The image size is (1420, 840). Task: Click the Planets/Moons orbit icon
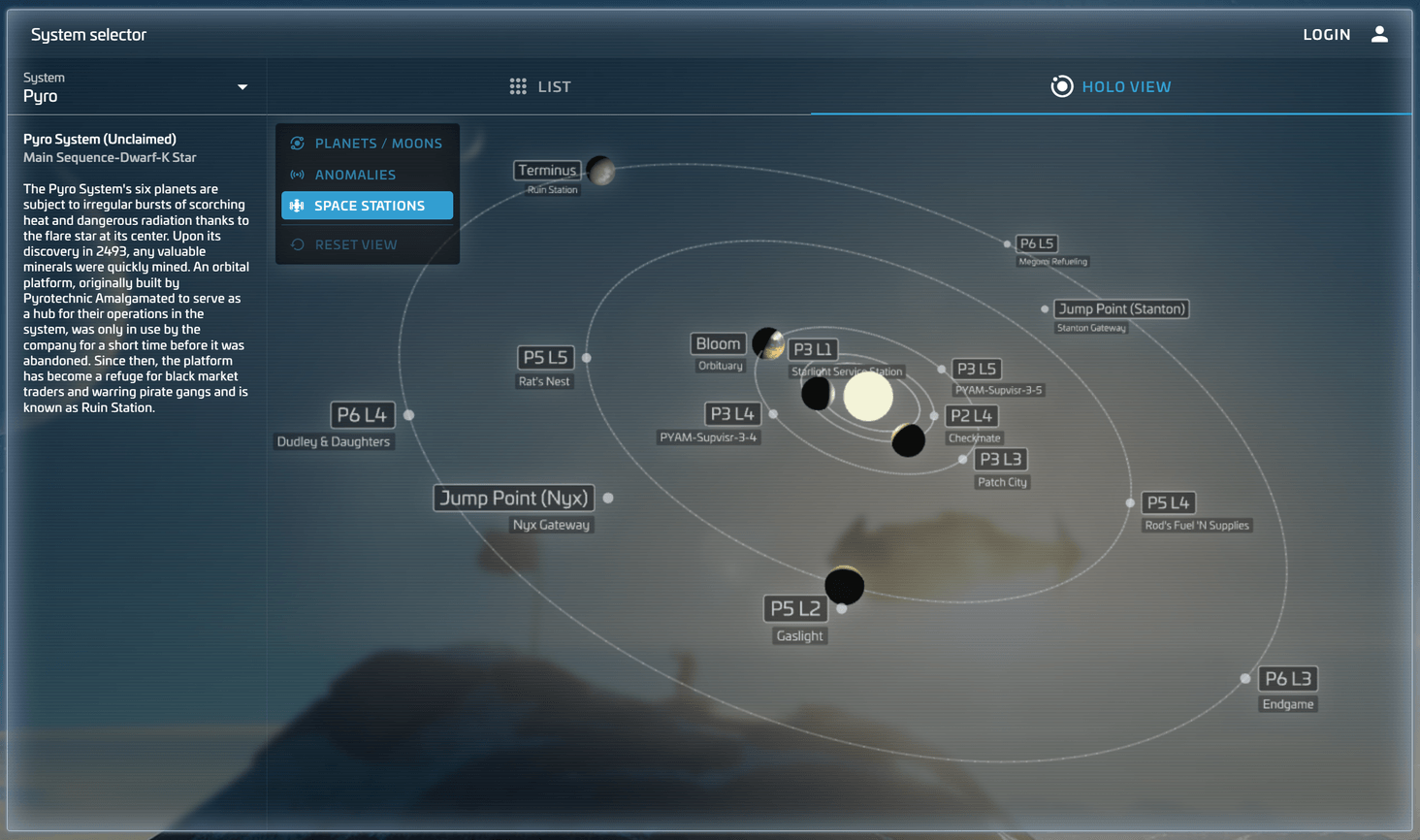click(x=296, y=143)
